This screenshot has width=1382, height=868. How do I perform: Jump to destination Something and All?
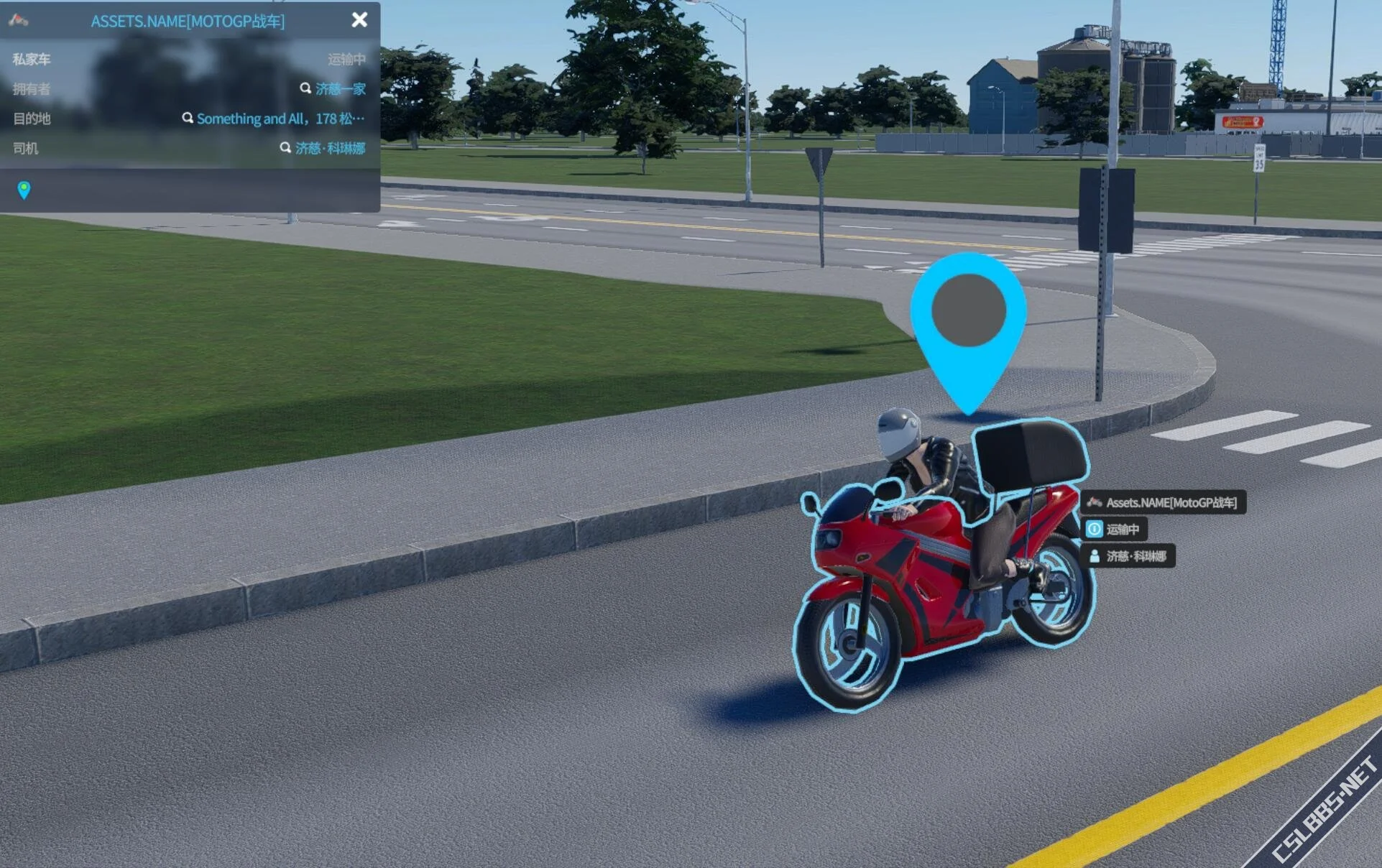click(x=280, y=119)
